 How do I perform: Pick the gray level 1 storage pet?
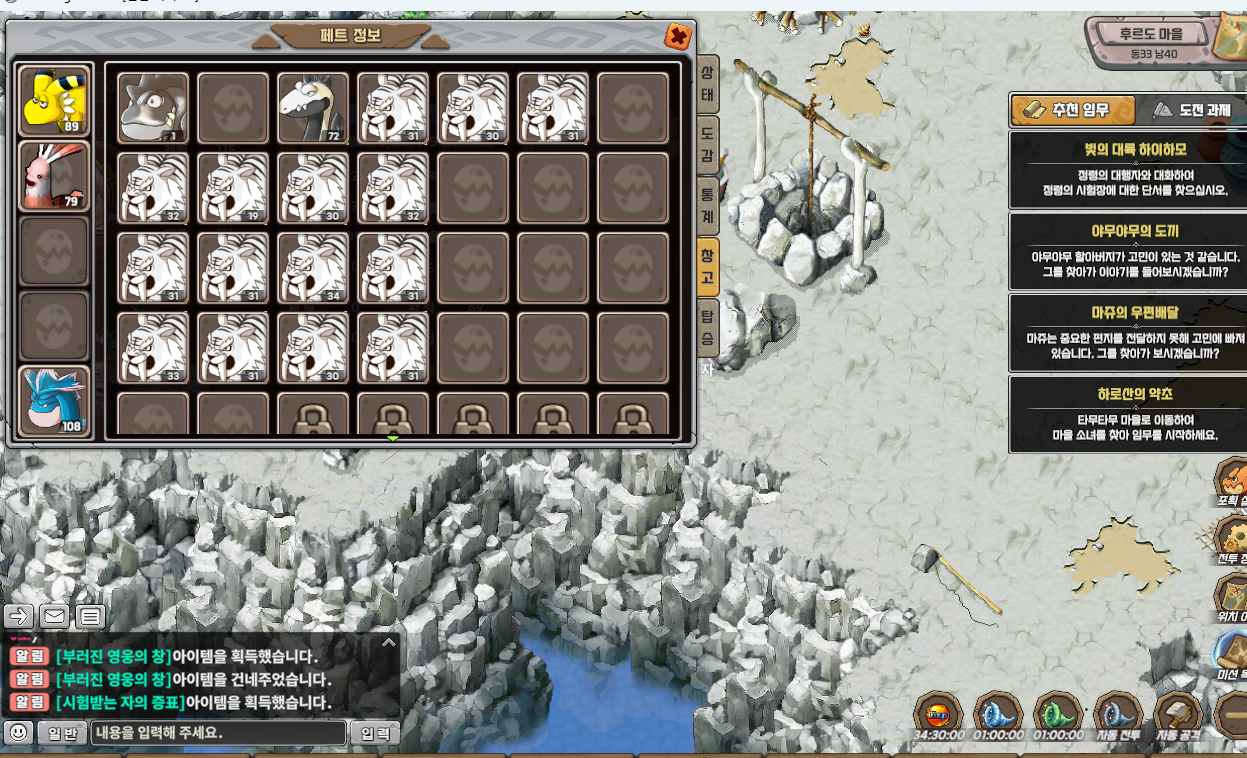click(153, 108)
